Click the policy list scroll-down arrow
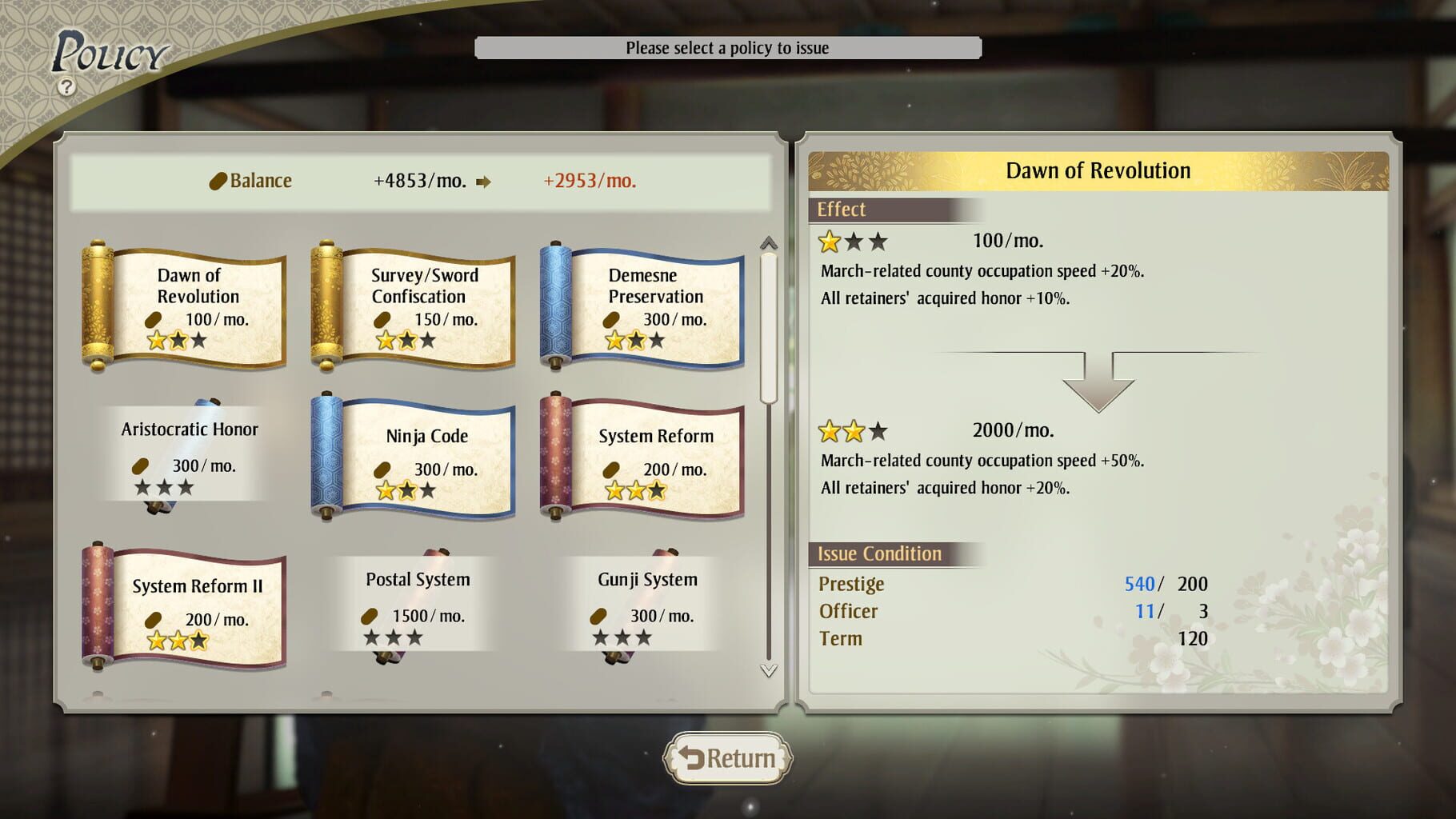 (x=769, y=670)
